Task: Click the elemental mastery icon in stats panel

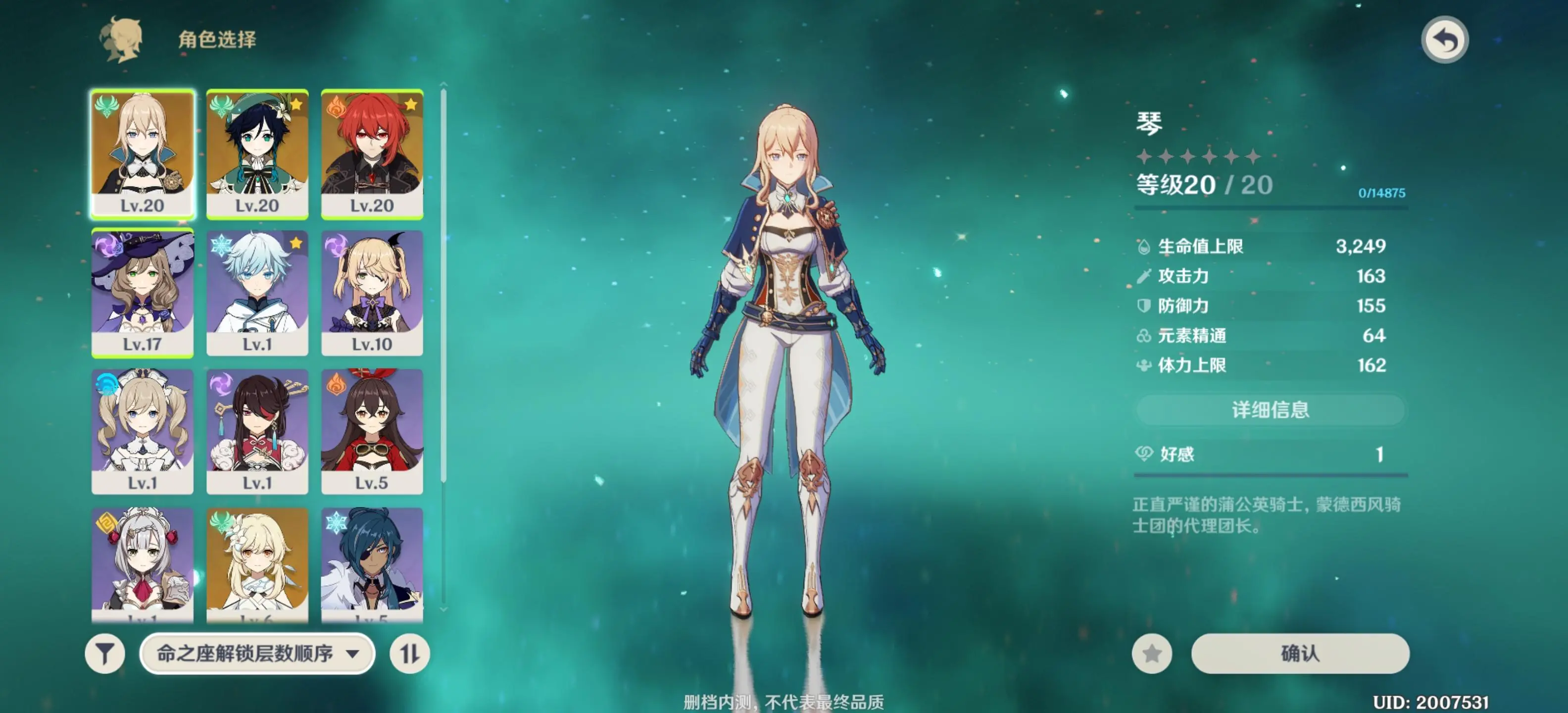Action: pos(1144,336)
